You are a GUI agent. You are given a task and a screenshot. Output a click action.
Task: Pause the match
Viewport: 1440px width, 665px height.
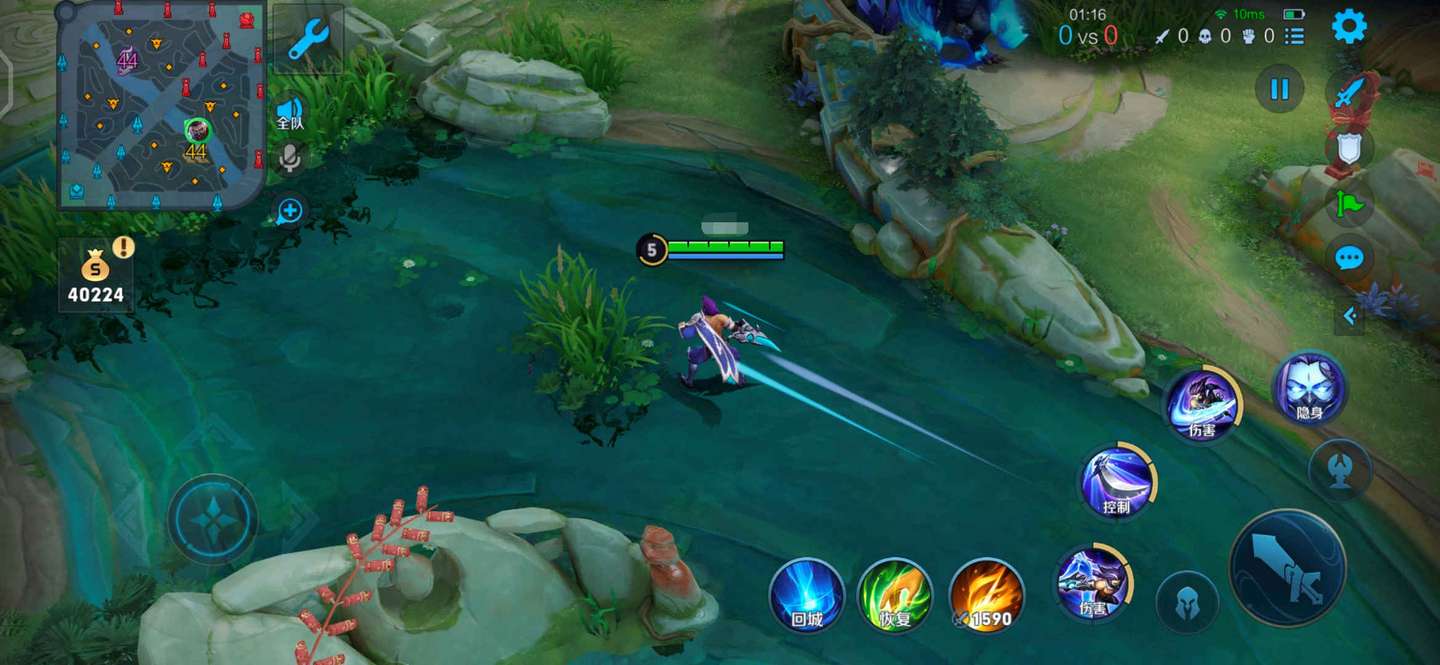point(1279,89)
